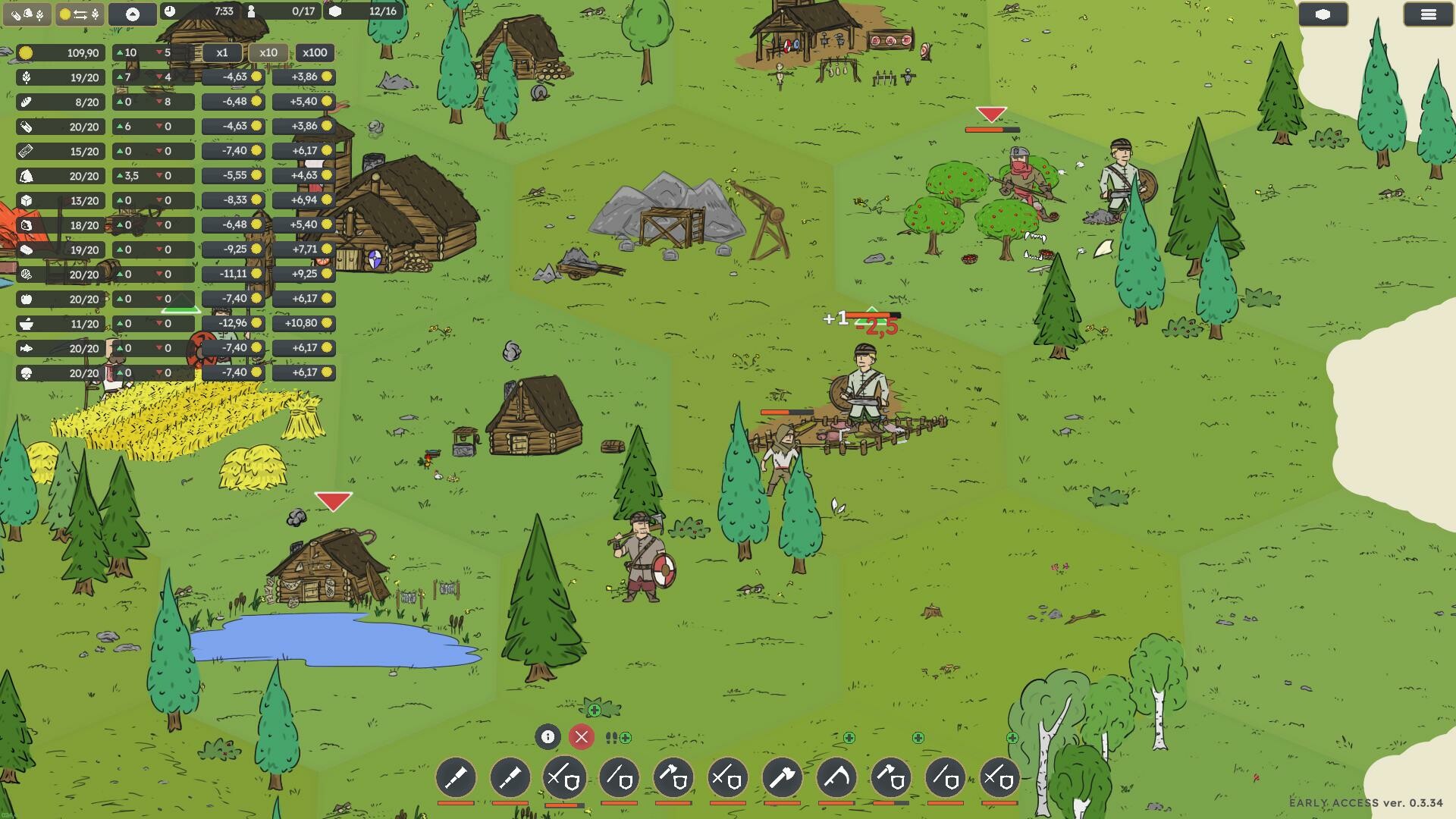Buy grain for 4,63 gold
This screenshot has width=1456, height=819.
pyautogui.click(x=234, y=77)
